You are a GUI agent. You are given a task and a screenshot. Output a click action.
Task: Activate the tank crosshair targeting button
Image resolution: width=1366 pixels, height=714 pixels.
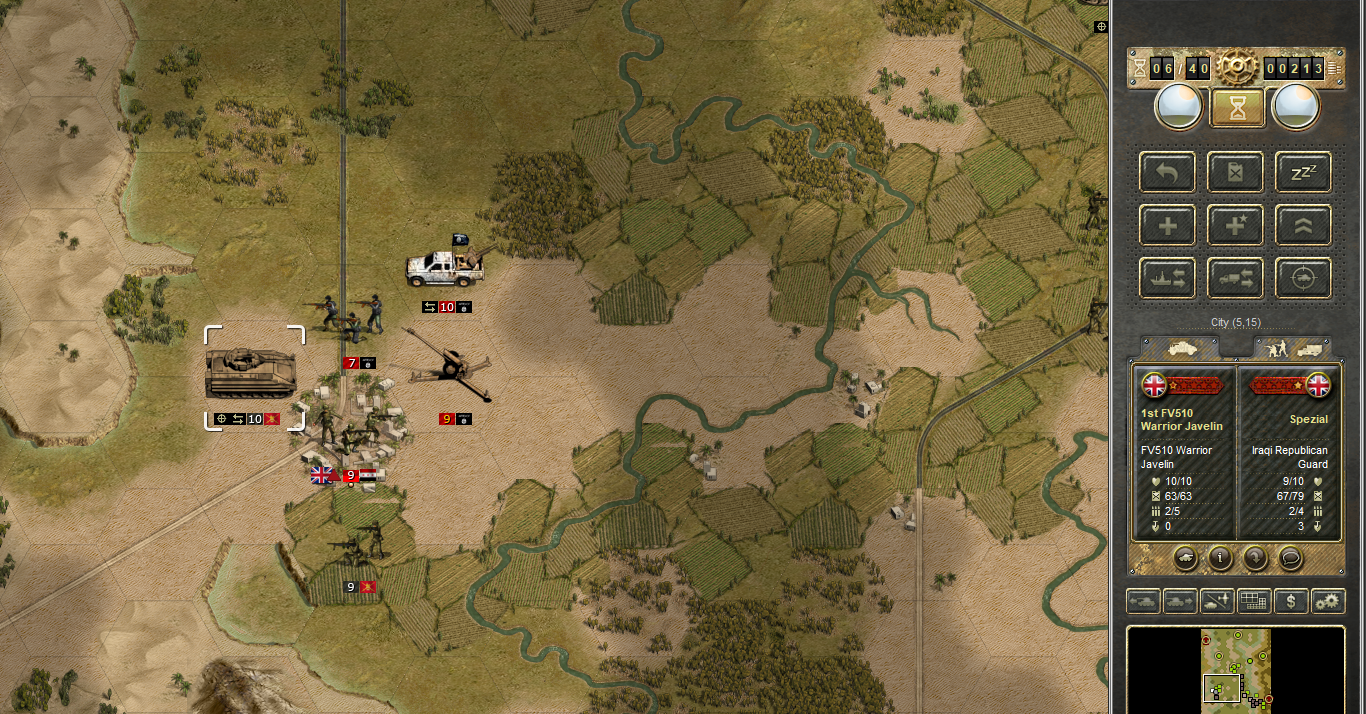(x=1303, y=278)
